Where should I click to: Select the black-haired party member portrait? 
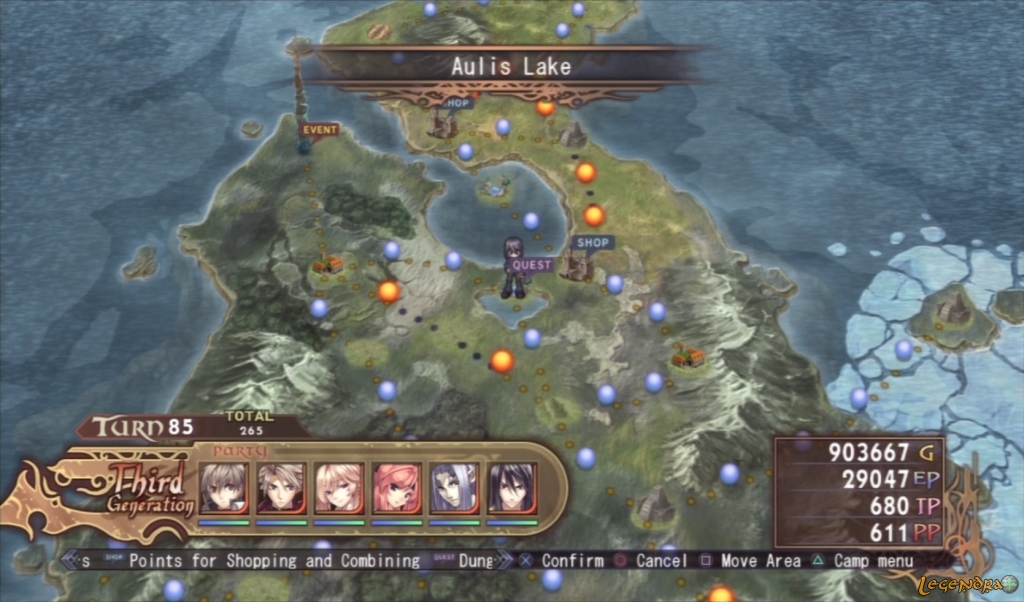point(513,487)
